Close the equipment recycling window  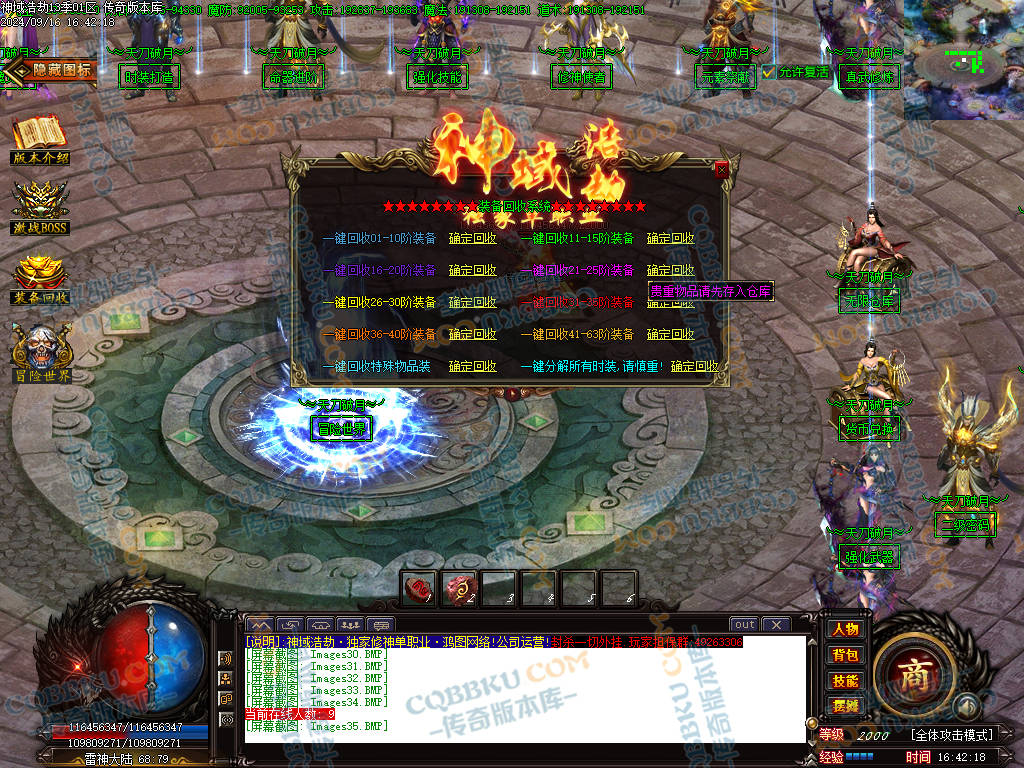coord(722,170)
